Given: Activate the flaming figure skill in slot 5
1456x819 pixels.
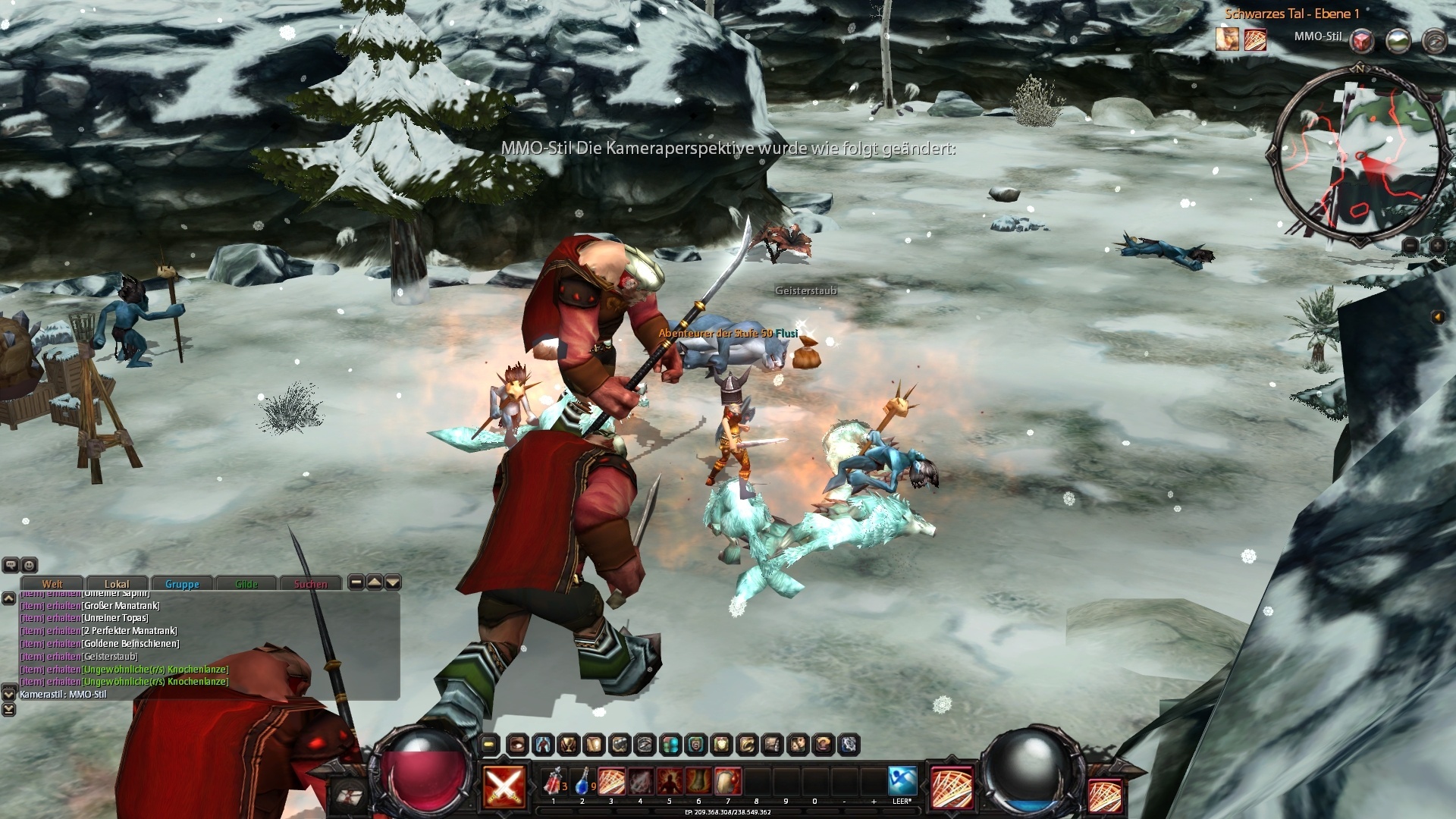Looking at the screenshot, I should tap(670, 781).
